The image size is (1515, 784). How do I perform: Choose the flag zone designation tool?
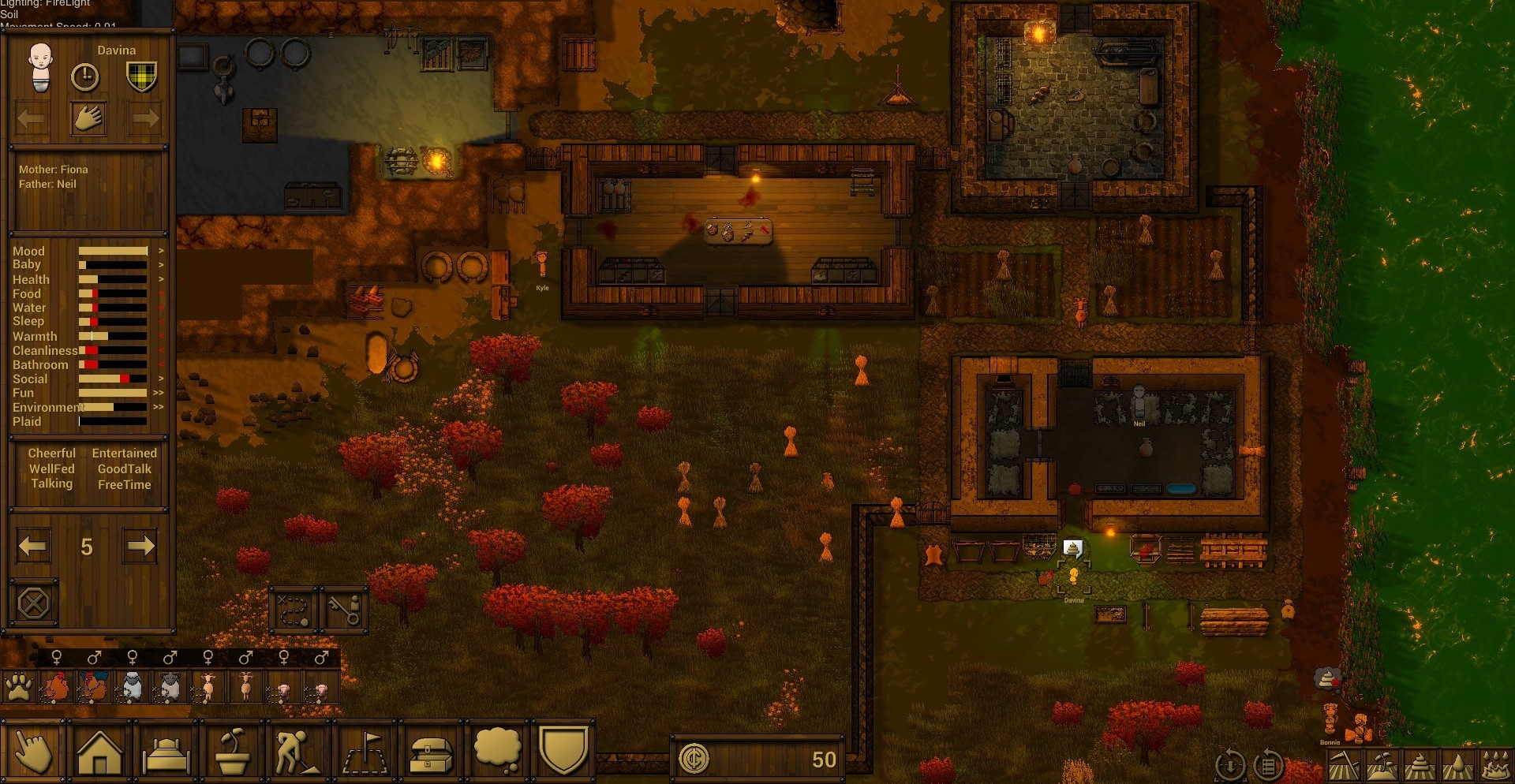[x=365, y=752]
